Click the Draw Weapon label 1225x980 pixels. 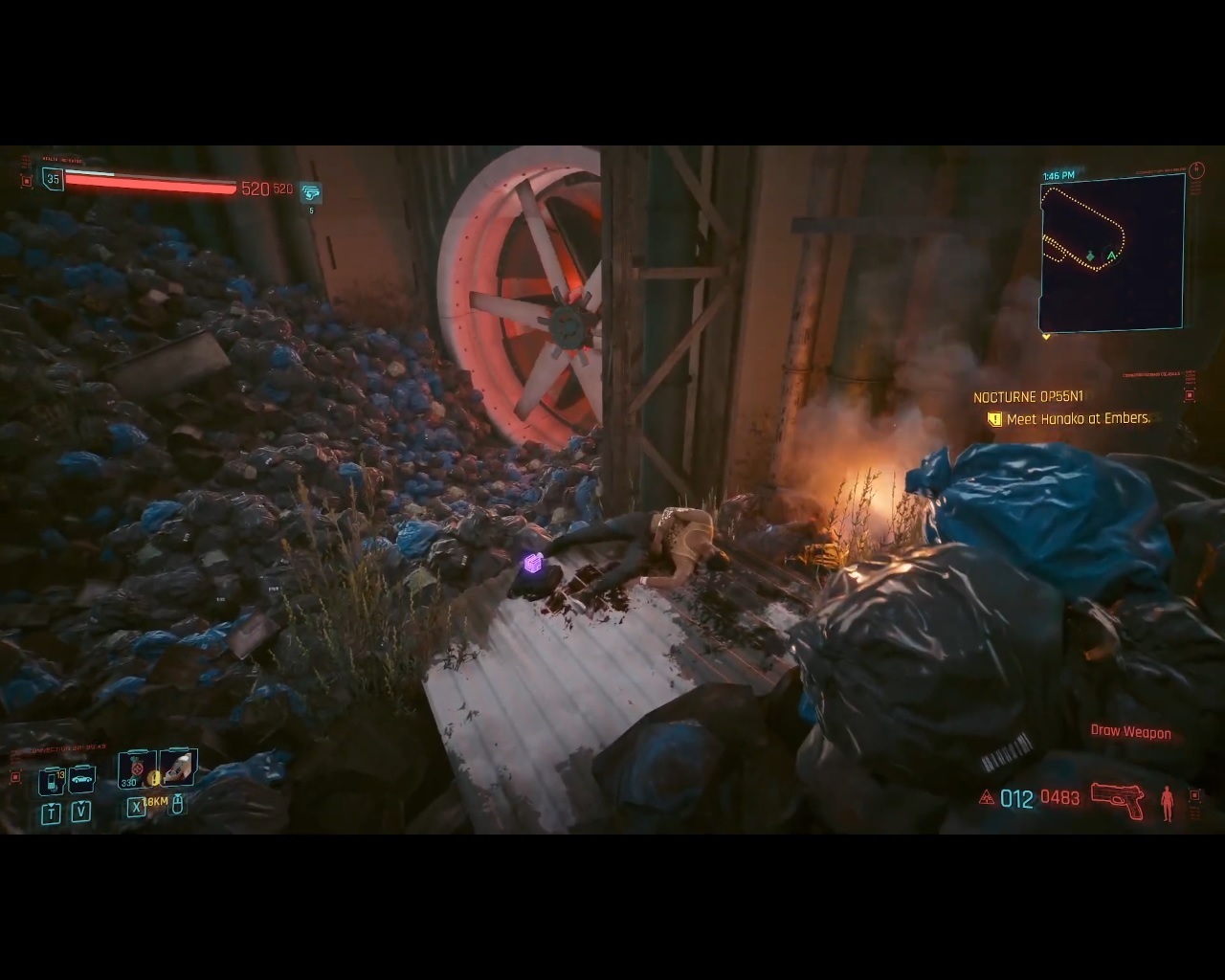click(x=1130, y=732)
